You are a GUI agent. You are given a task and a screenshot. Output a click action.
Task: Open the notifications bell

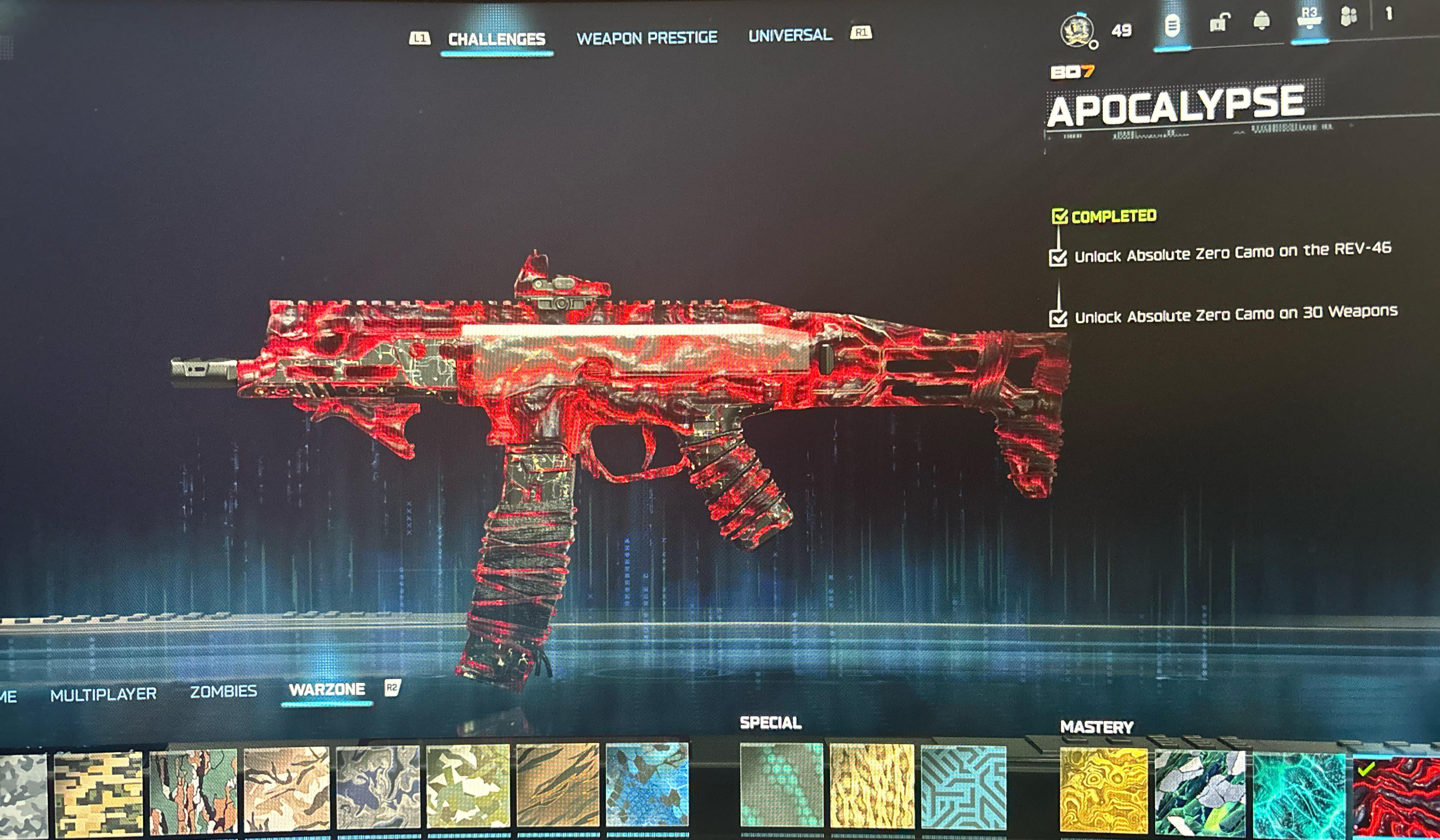click(1261, 20)
